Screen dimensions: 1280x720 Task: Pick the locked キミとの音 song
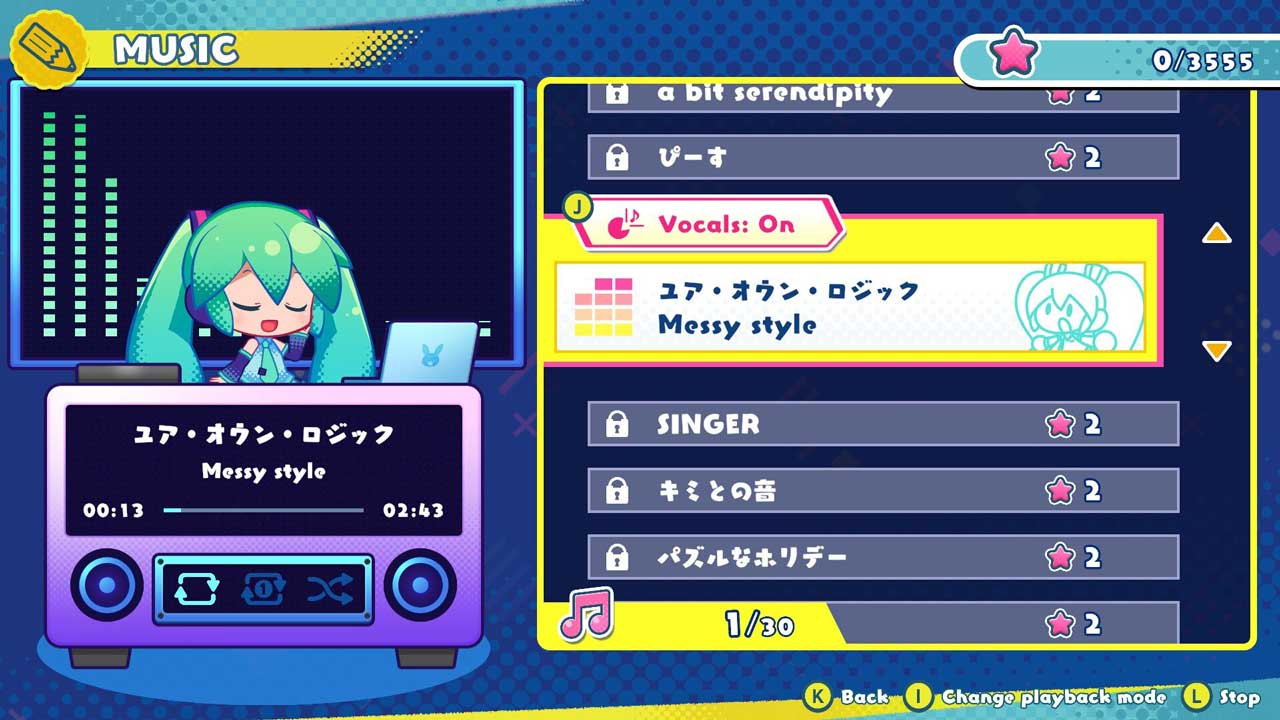coord(882,491)
